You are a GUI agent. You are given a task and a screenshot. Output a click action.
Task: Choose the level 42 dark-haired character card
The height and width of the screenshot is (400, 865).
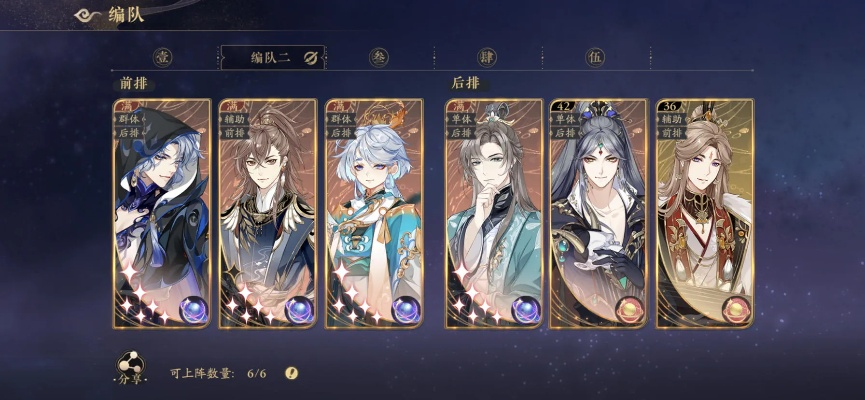coord(600,213)
